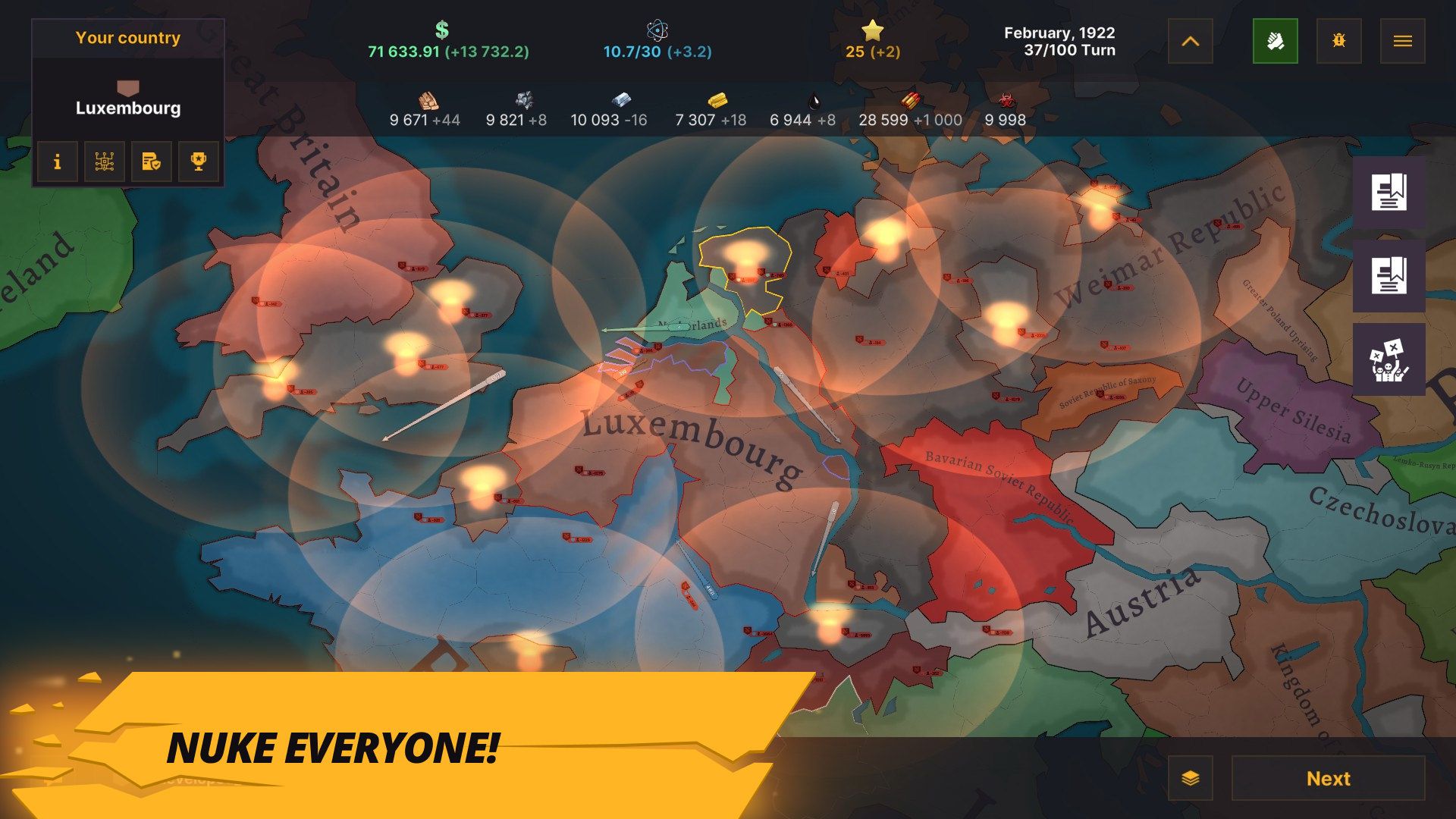Click the star points counter showing 25

click(871, 42)
